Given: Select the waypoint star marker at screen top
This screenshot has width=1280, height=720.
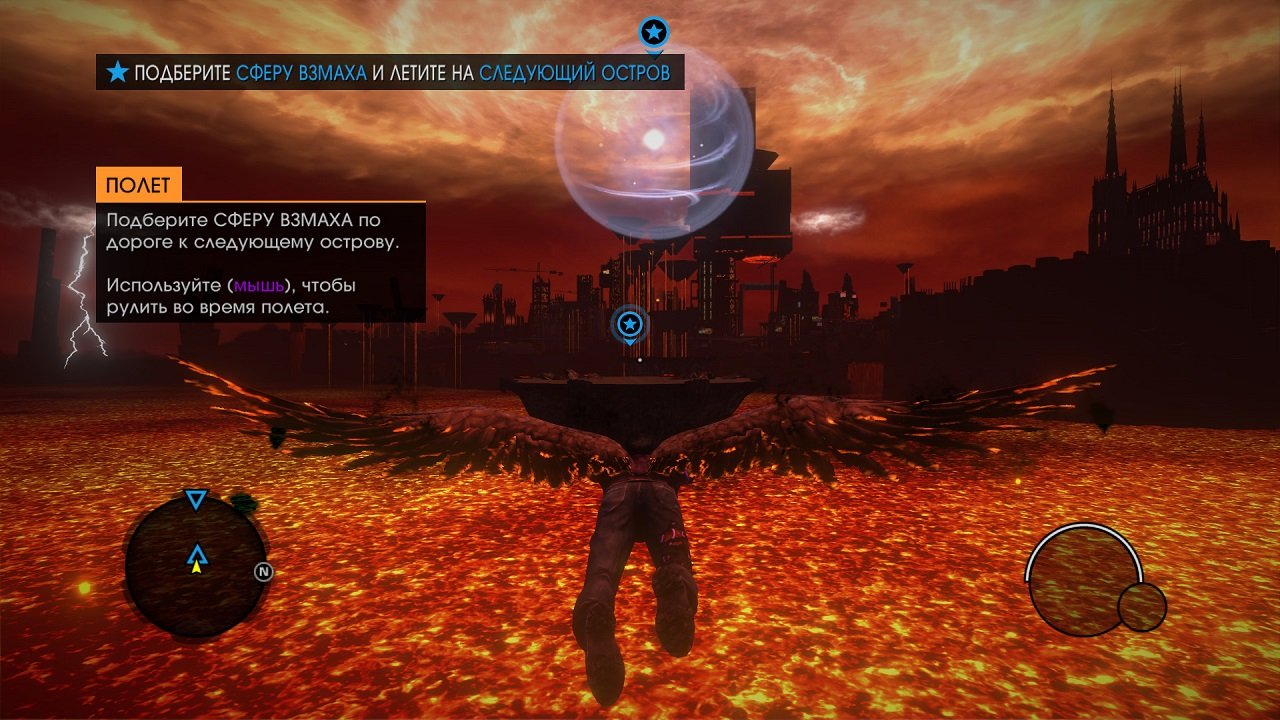Looking at the screenshot, I should click(x=653, y=31).
